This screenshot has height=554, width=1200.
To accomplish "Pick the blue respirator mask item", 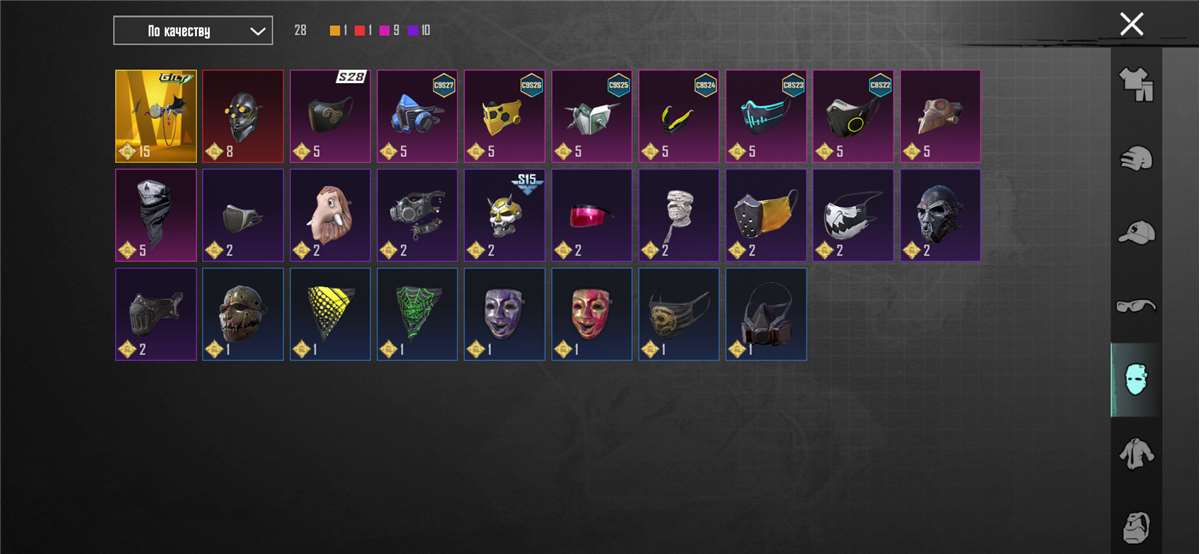I will (x=417, y=116).
